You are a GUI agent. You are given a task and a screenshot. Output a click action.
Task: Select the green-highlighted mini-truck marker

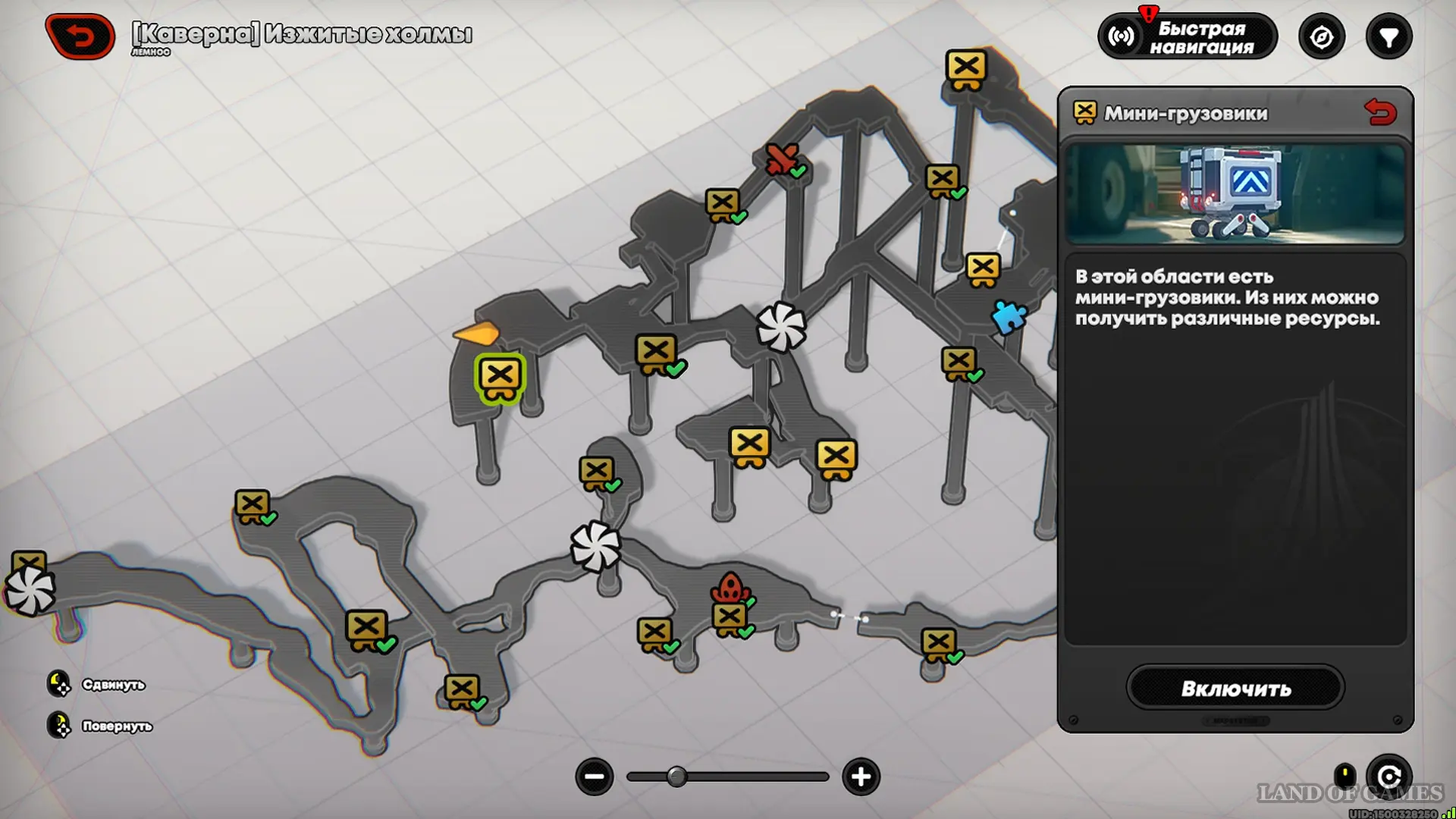(x=500, y=377)
